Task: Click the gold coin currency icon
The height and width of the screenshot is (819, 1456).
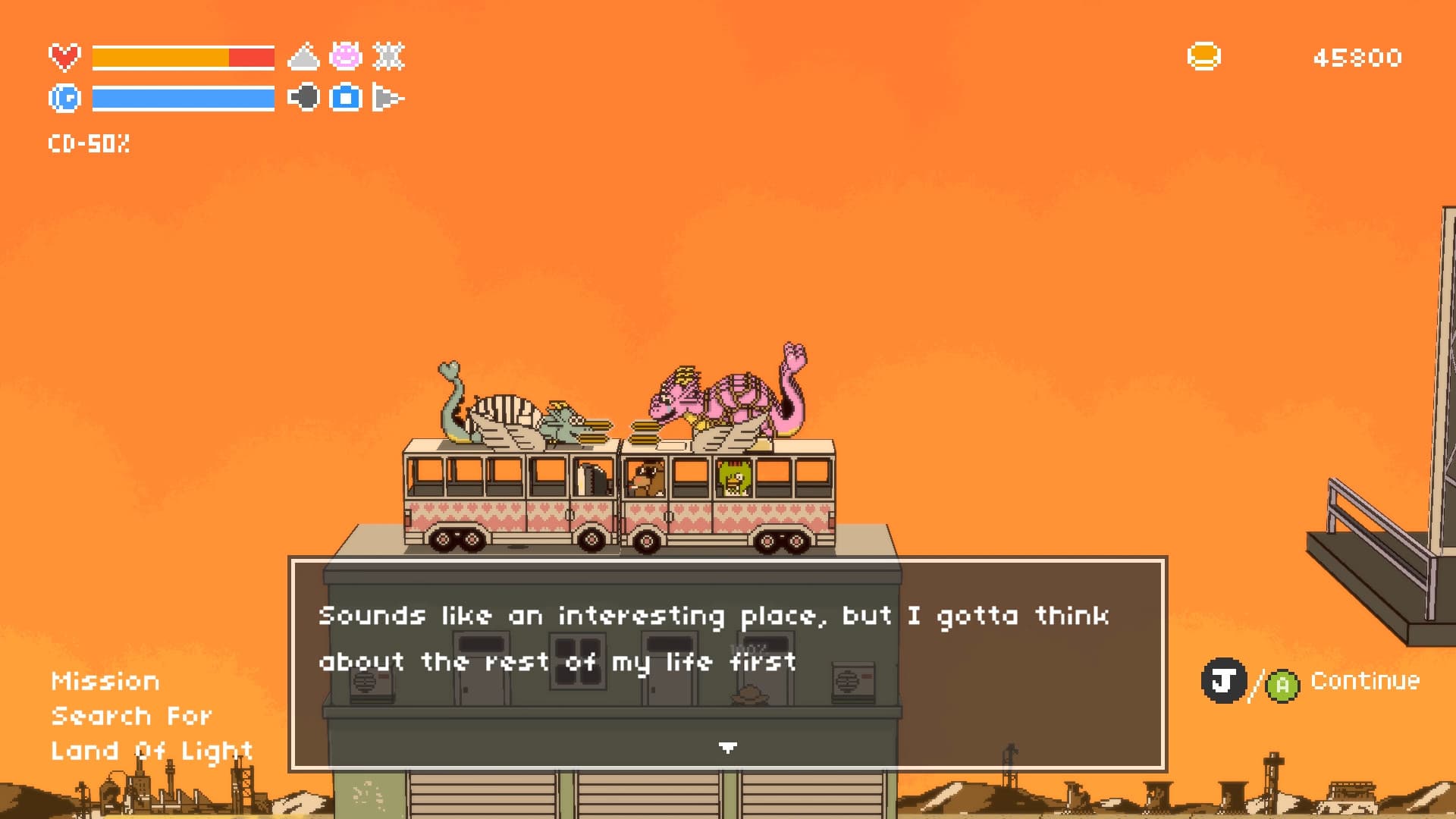Action: click(1204, 55)
